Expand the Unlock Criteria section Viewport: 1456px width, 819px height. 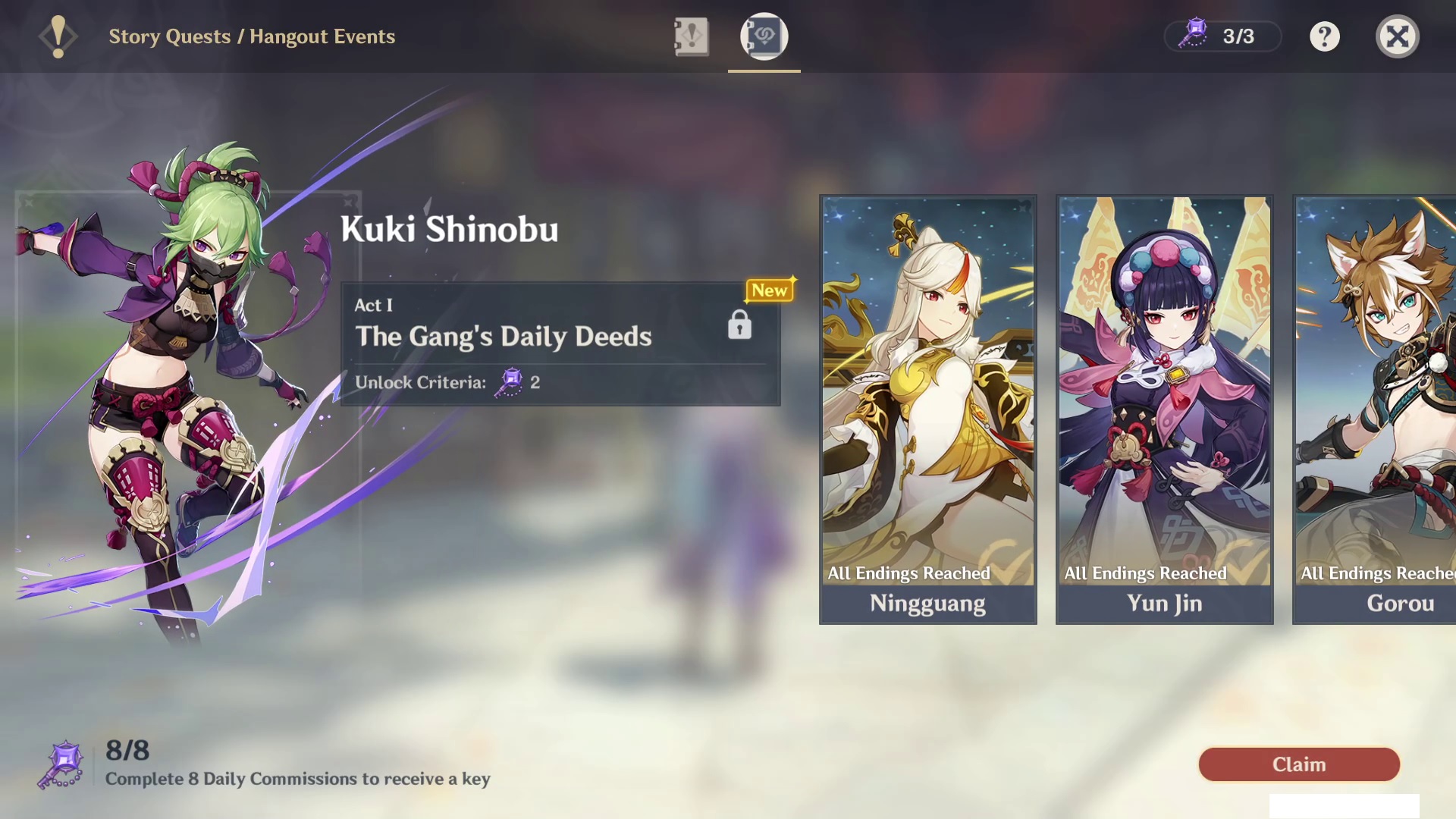(446, 382)
